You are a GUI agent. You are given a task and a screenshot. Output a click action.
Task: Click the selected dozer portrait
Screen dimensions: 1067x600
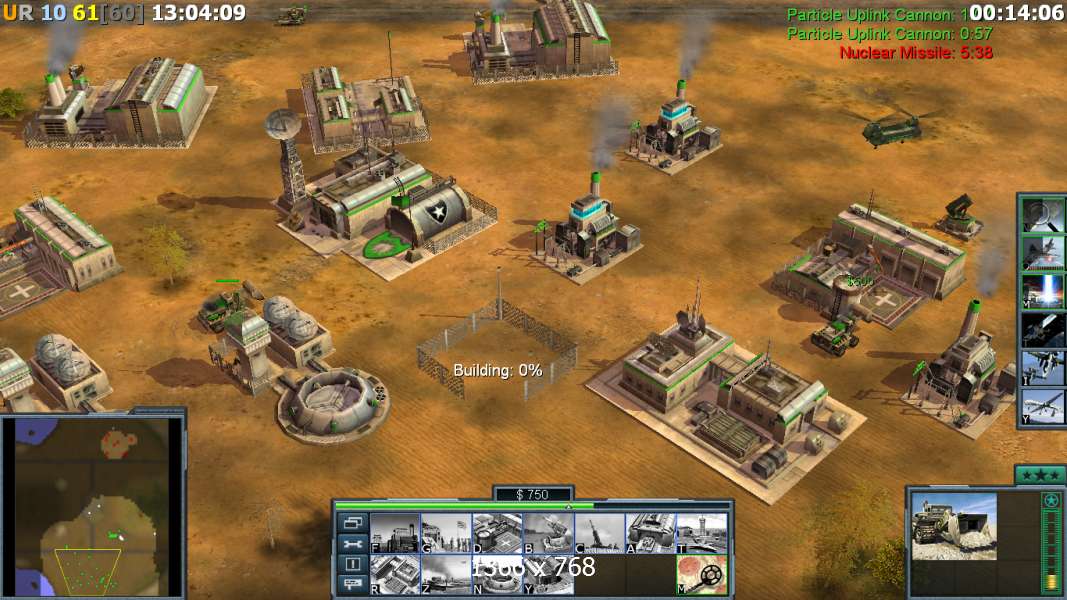[x=954, y=526]
